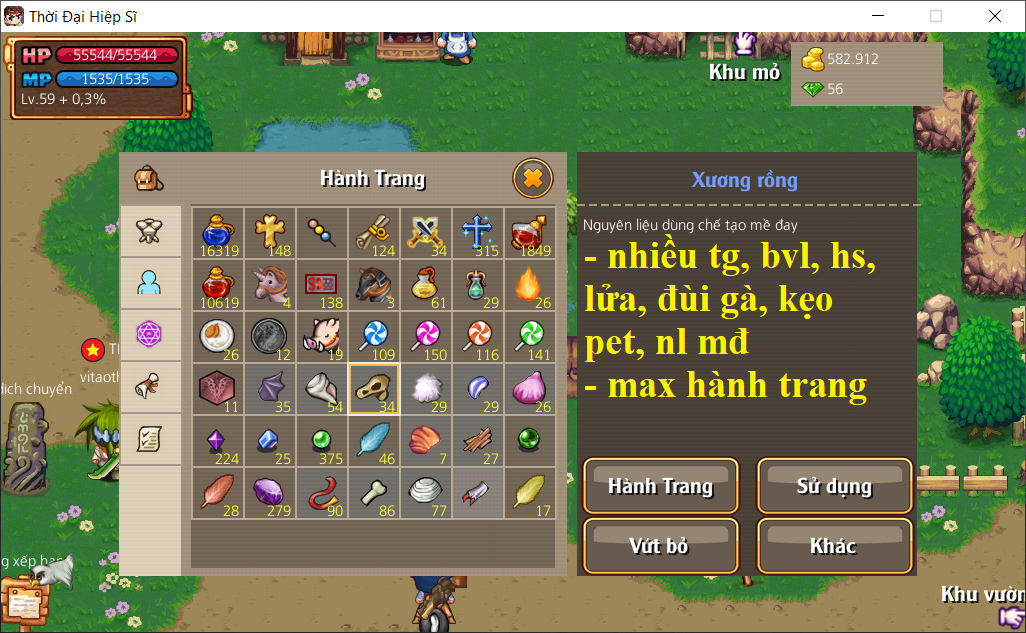Close the Hành Trang inventory window
Image resolution: width=1026 pixels, height=633 pixels.
(533, 179)
